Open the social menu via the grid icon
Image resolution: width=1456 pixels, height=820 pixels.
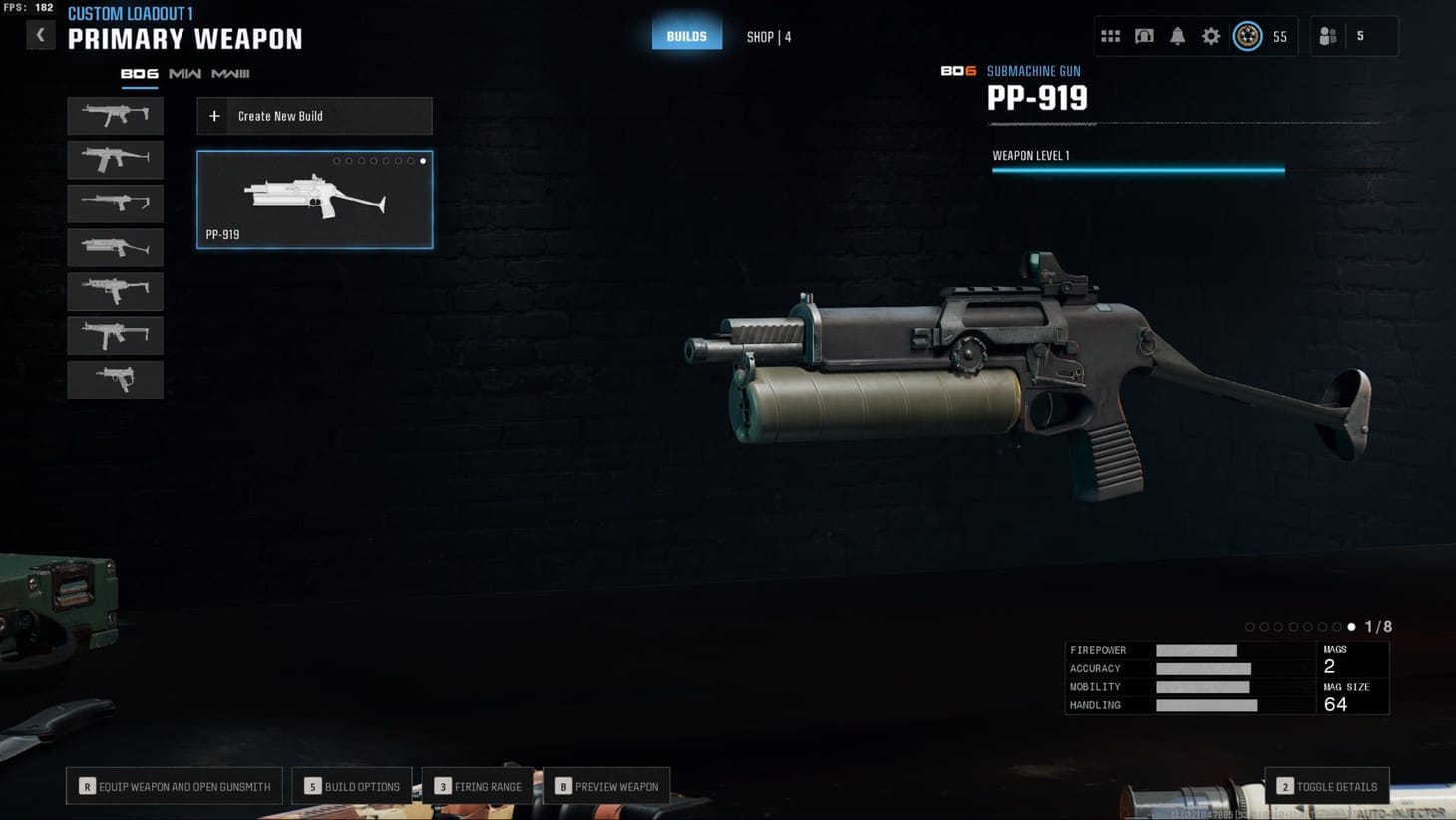point(1110,36)
